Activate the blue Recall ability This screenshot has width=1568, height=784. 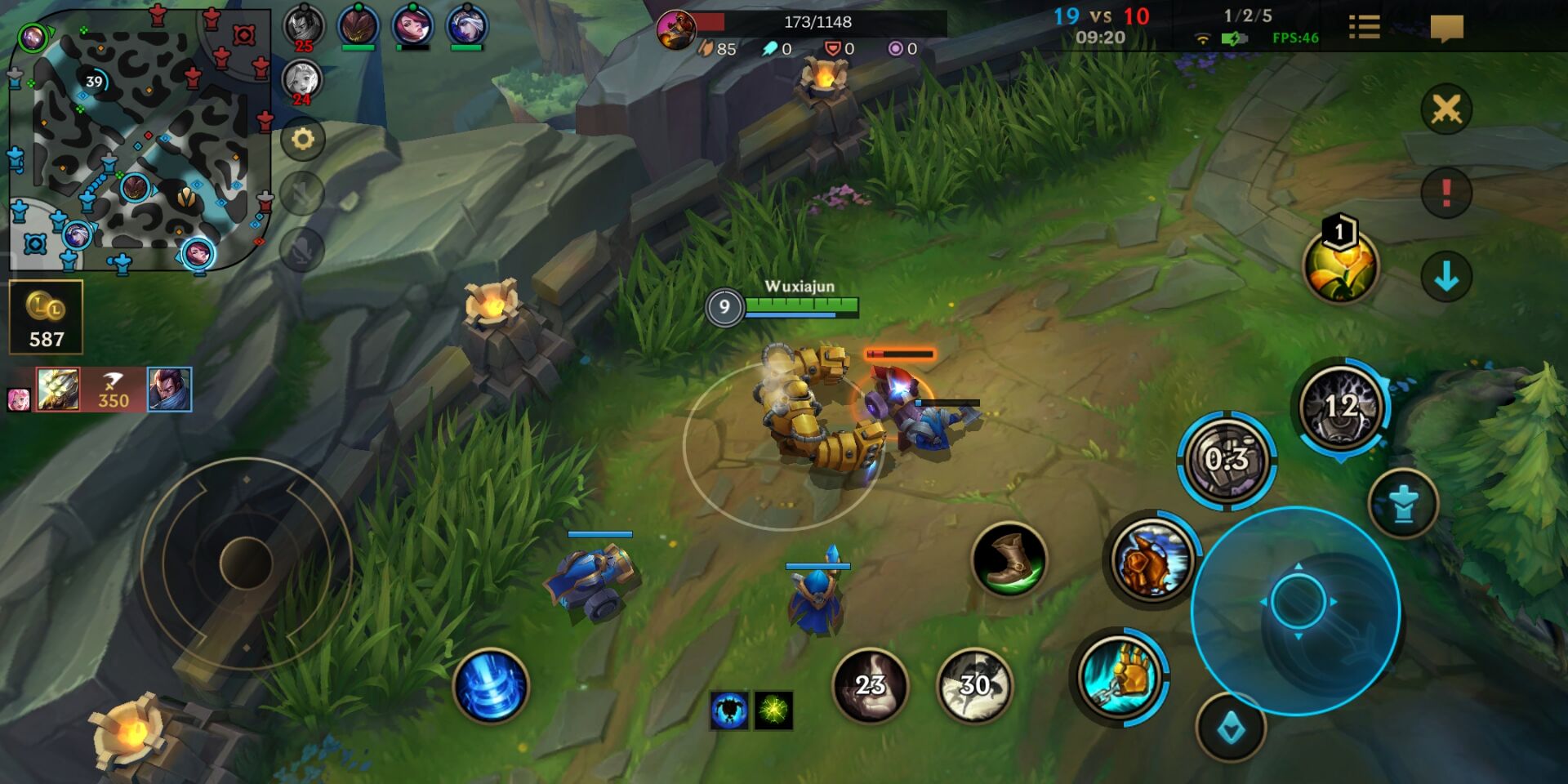[490, 686]
